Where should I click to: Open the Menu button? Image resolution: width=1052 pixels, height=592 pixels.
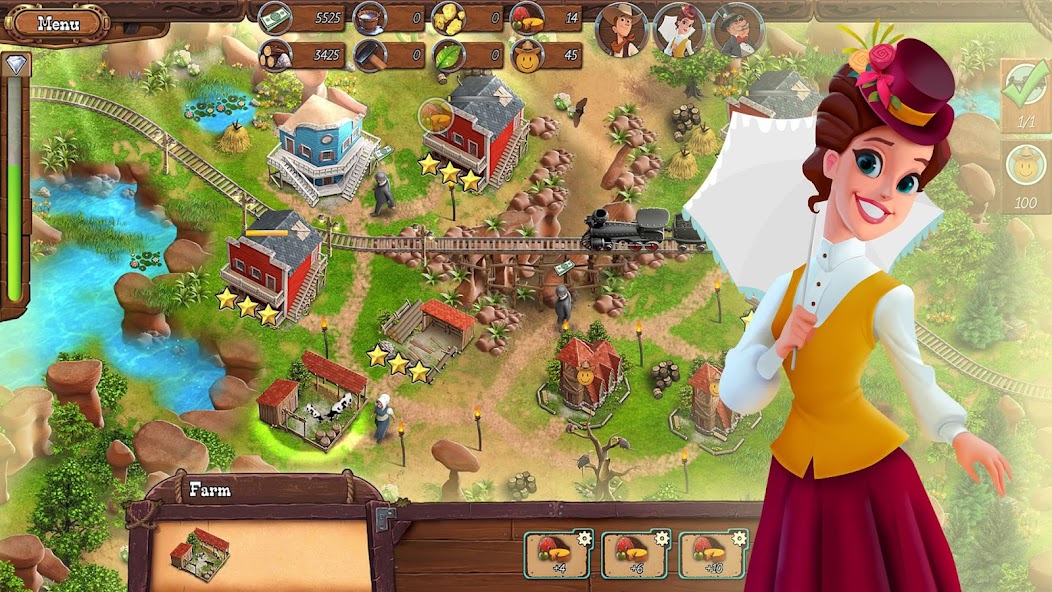tap(59, 22)
